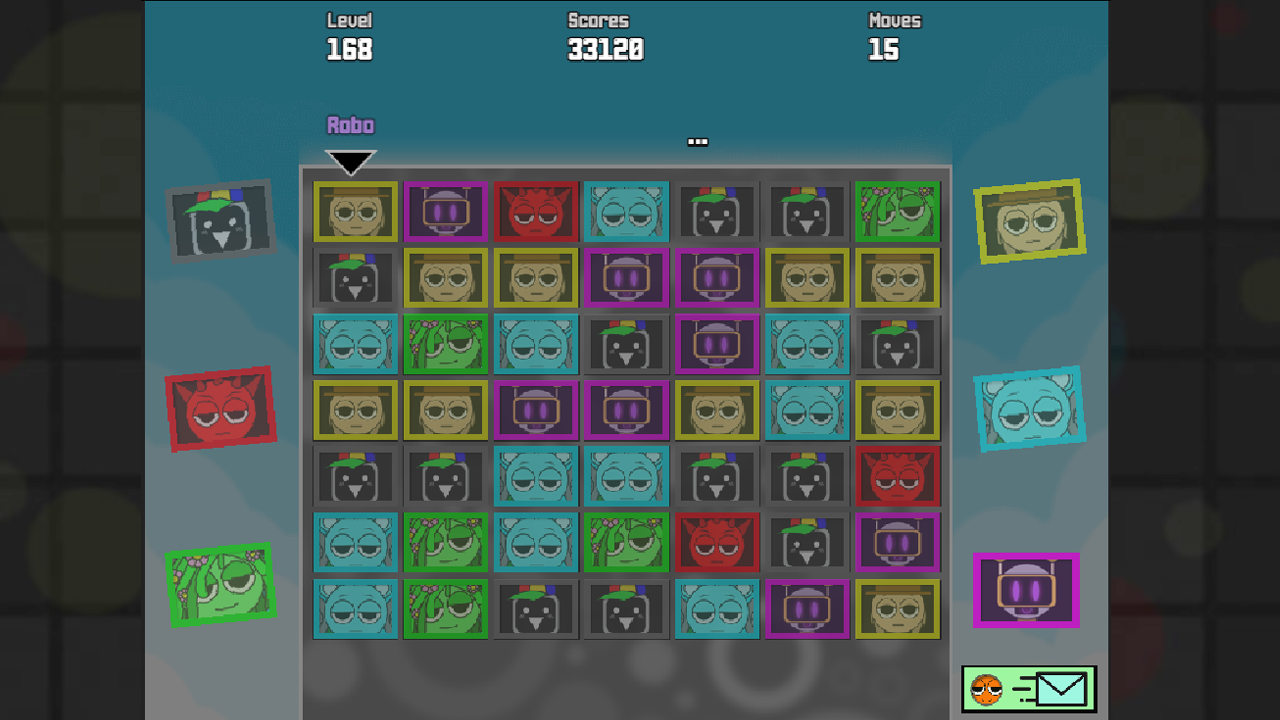Select the purple robot tile on the lower right side
Viewport: 1280px width, 720px height.
coord(1028,591)
